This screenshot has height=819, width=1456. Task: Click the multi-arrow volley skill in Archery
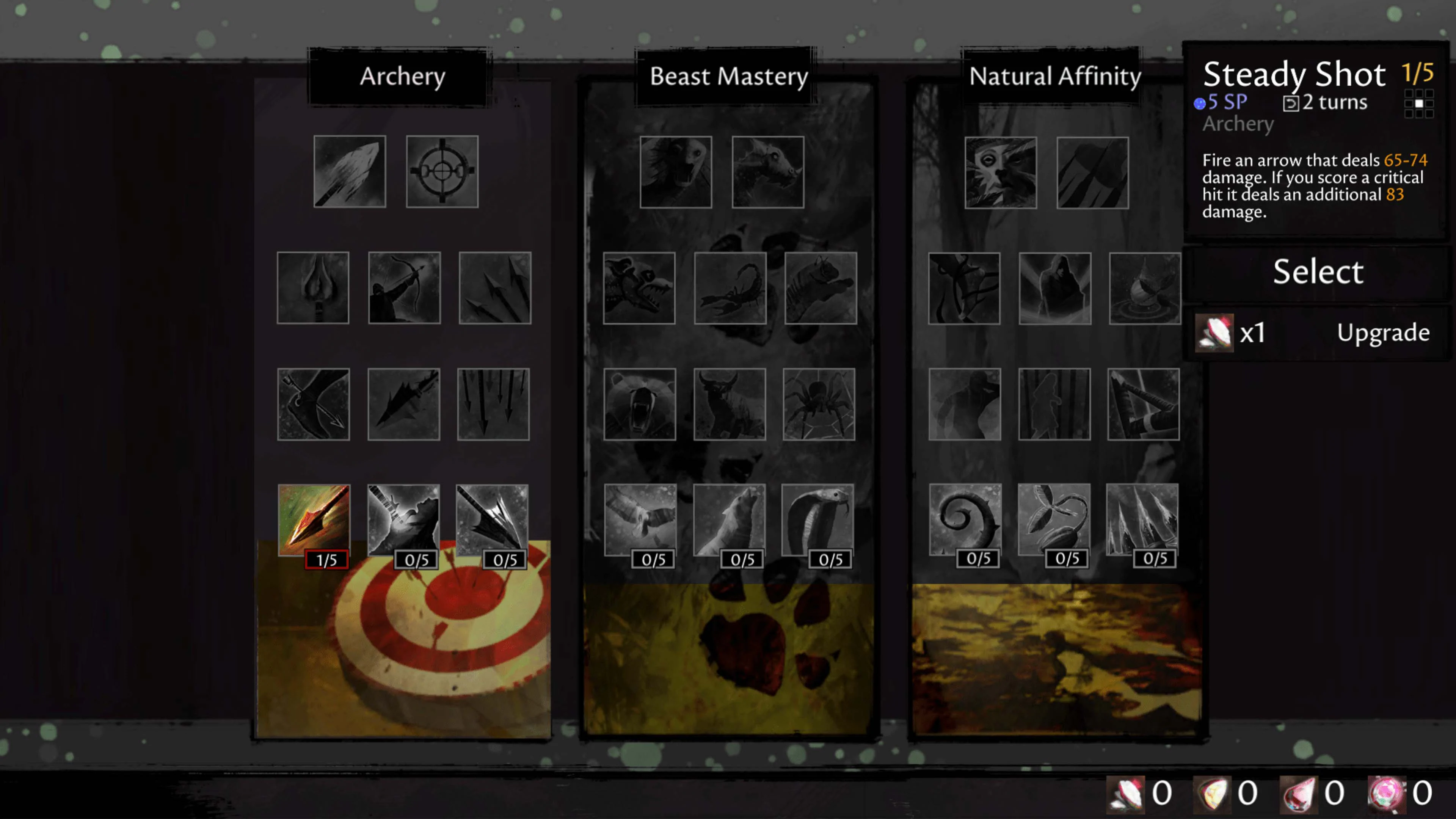493,404
